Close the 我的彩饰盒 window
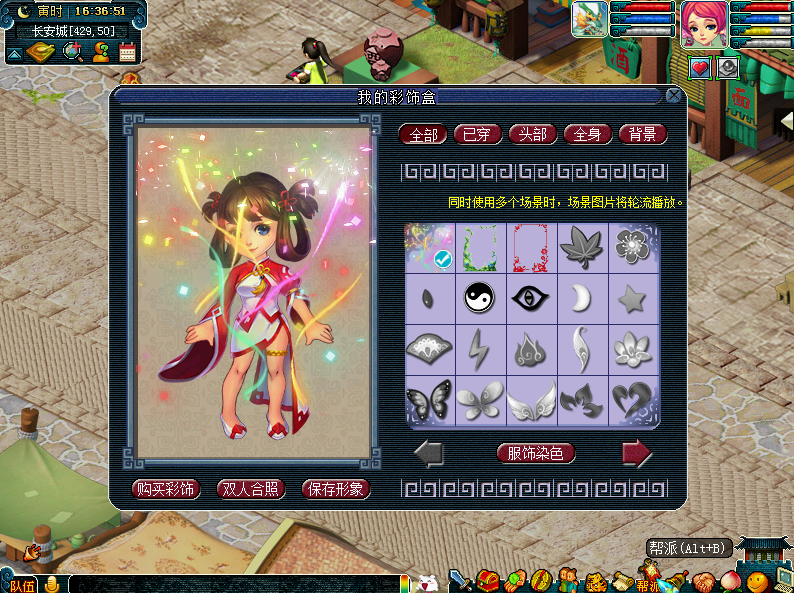The height and width of the screenshot is (593, 794). 673,96
